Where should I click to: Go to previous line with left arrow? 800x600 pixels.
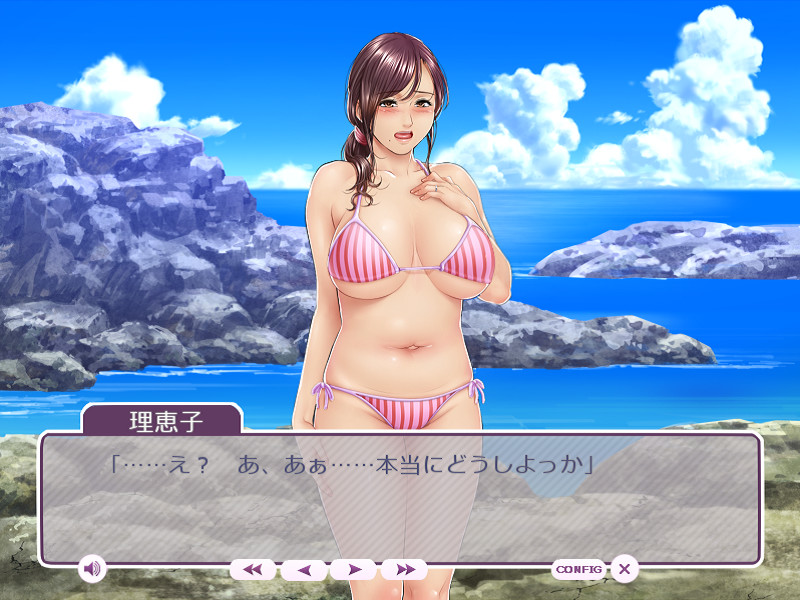pos(304,569)
